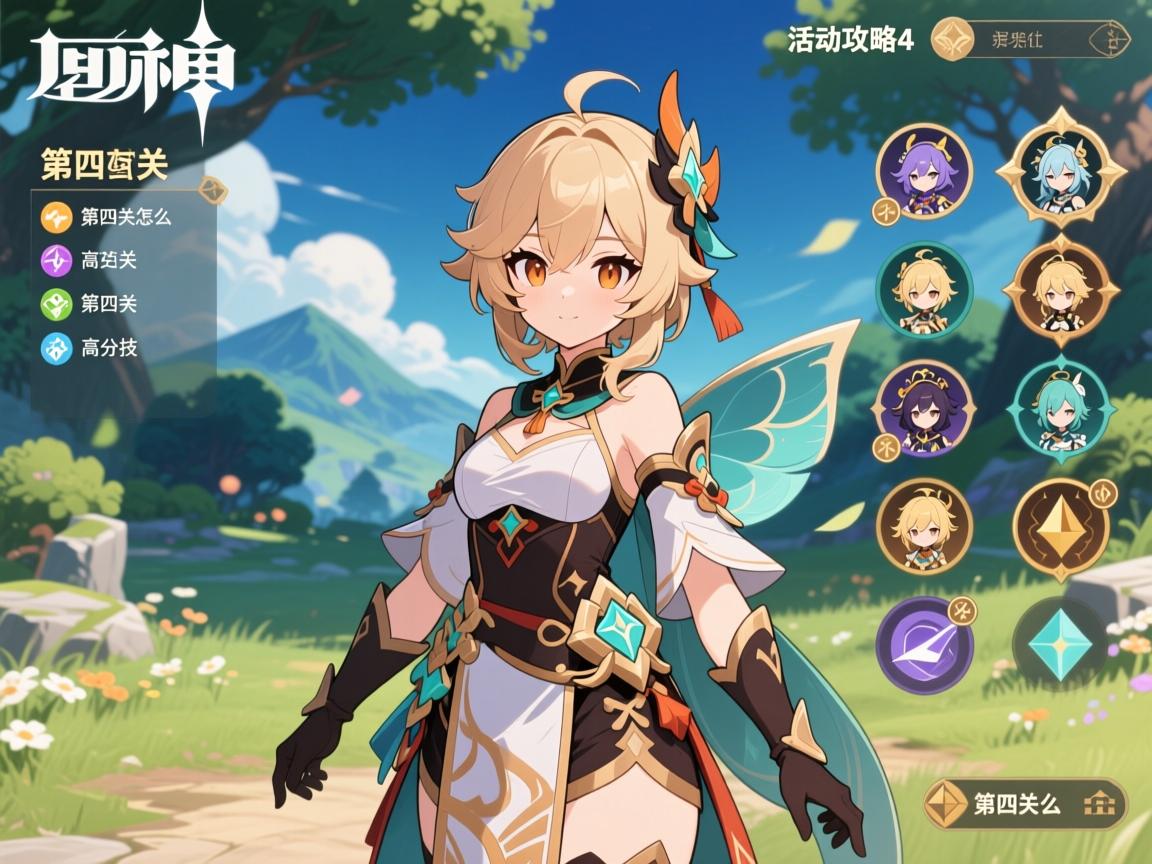Screen dimensions: 1152x864
Task: Click the 第四关么 button
Action: click(1024, 804)
